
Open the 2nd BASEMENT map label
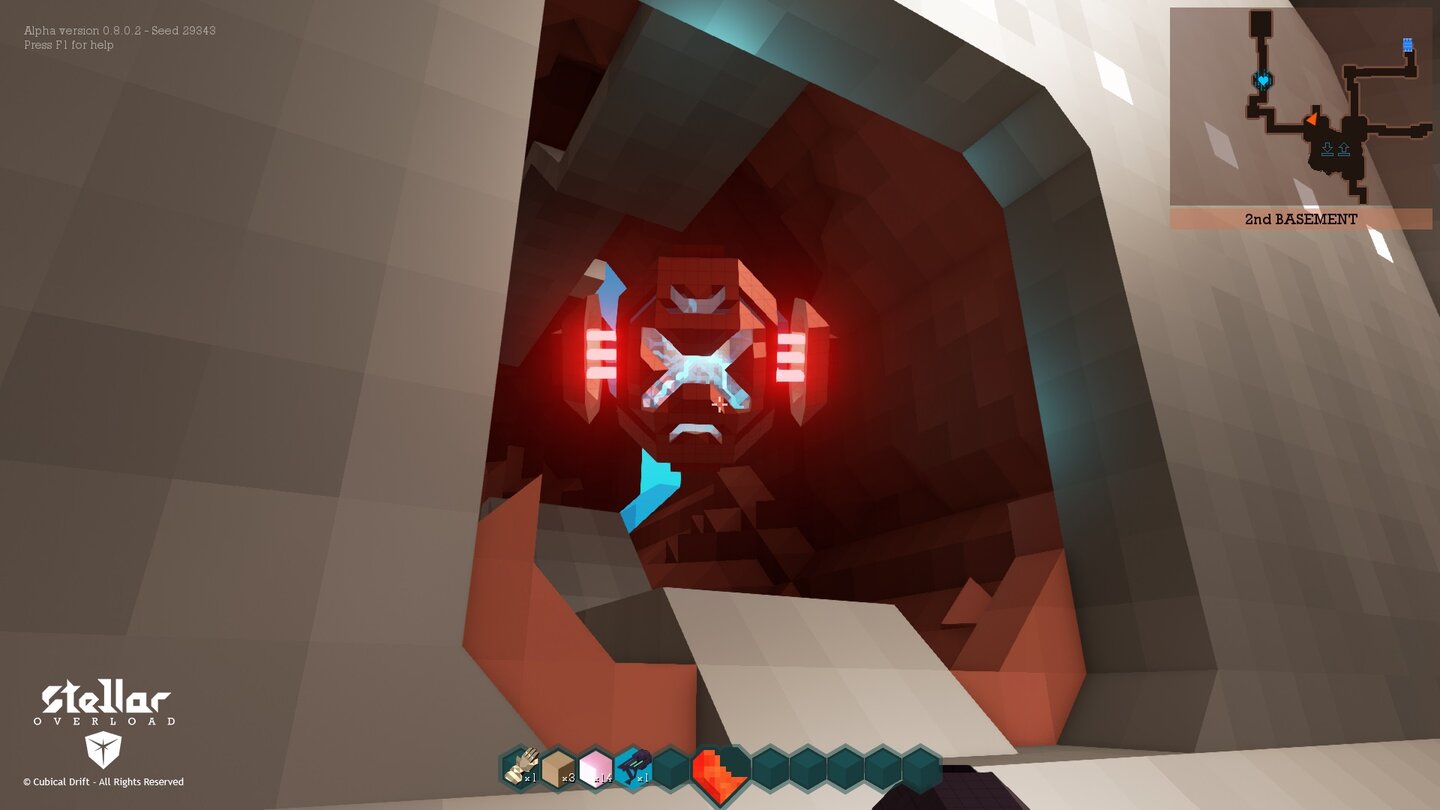[1301, 219]
